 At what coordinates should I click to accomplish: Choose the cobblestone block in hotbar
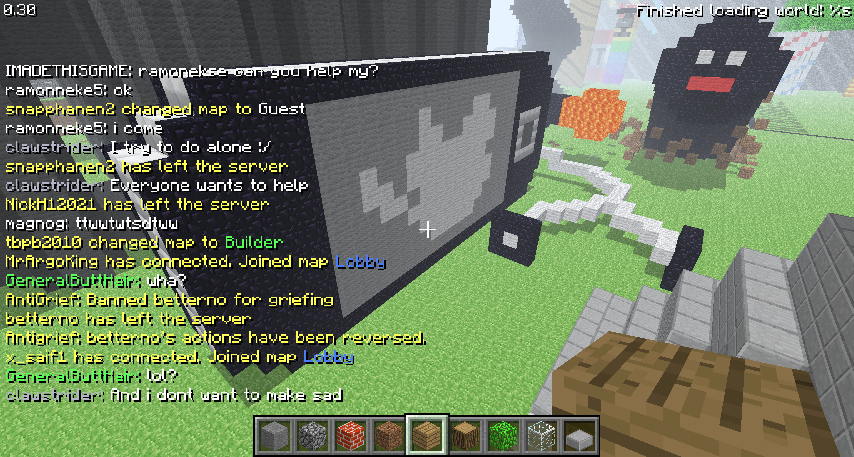312,436
